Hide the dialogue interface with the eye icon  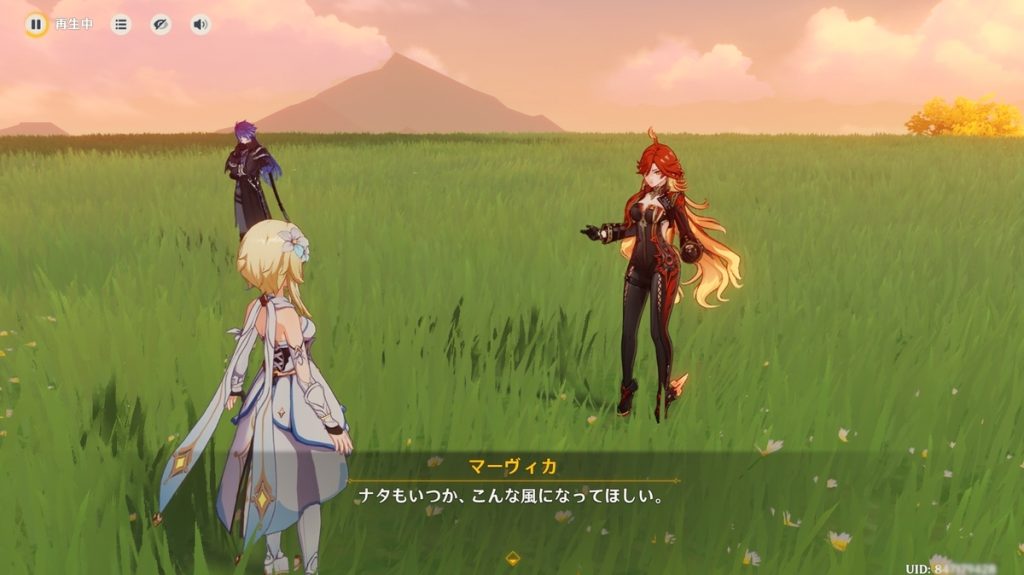161,24
